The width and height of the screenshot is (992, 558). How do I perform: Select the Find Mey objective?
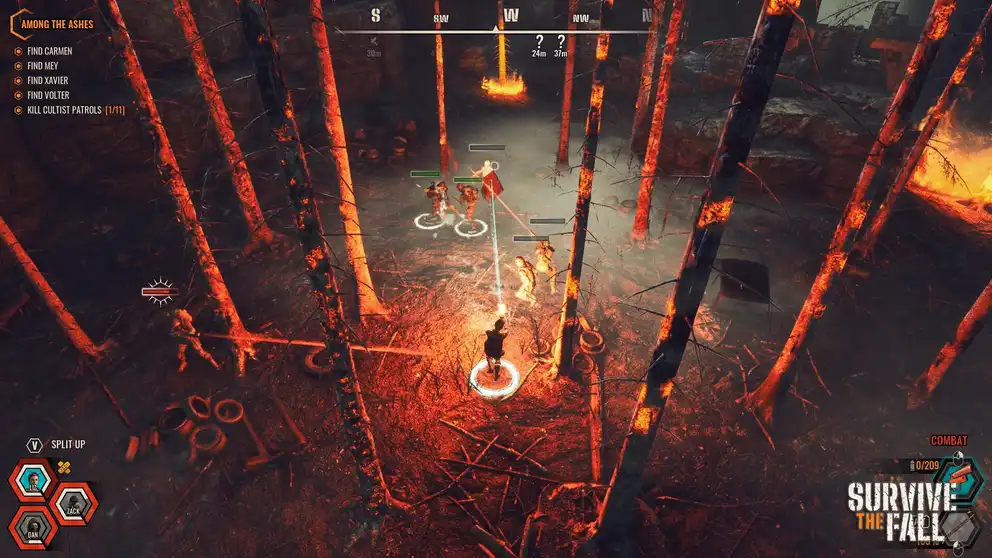click(43, 66)
